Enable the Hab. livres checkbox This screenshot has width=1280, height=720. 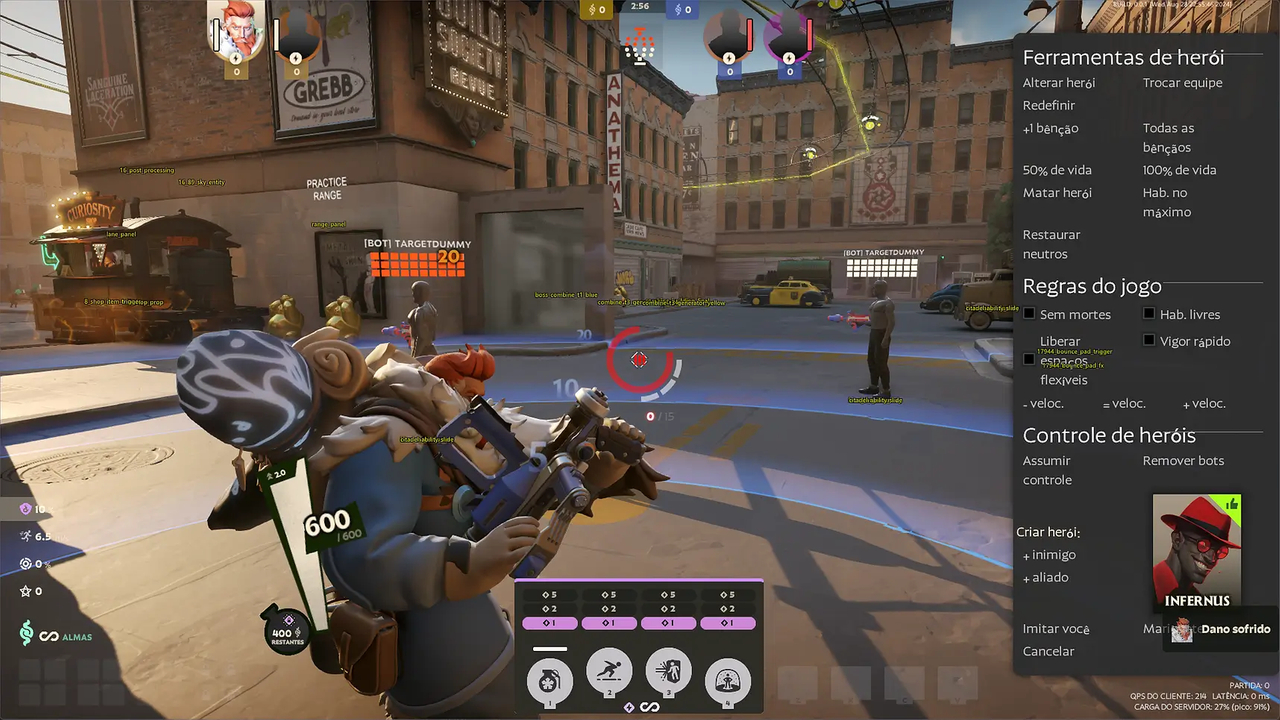[1148, 313]
